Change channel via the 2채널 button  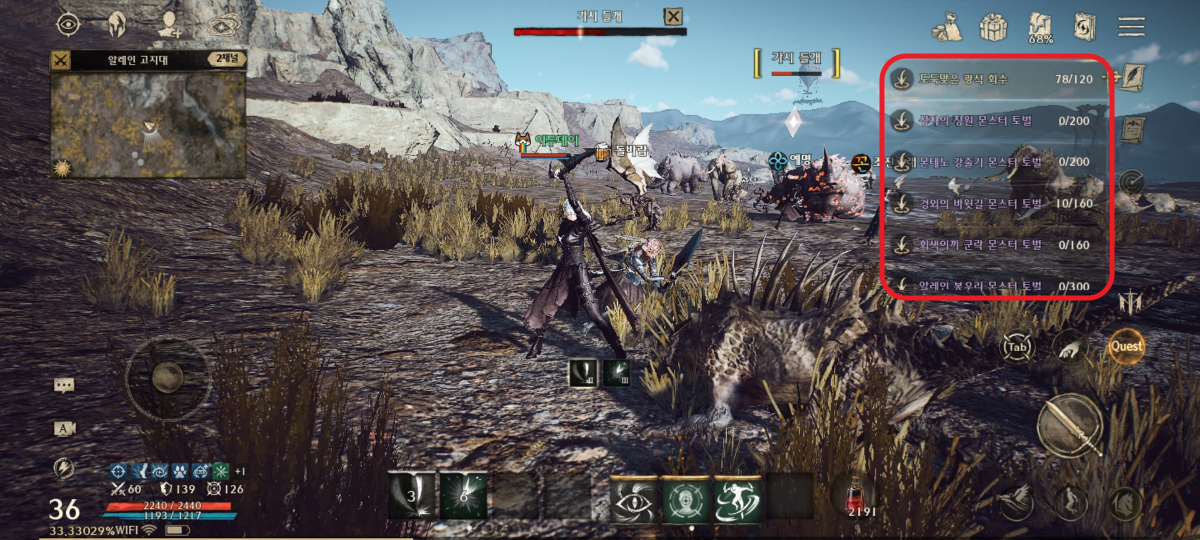[226, 60]
